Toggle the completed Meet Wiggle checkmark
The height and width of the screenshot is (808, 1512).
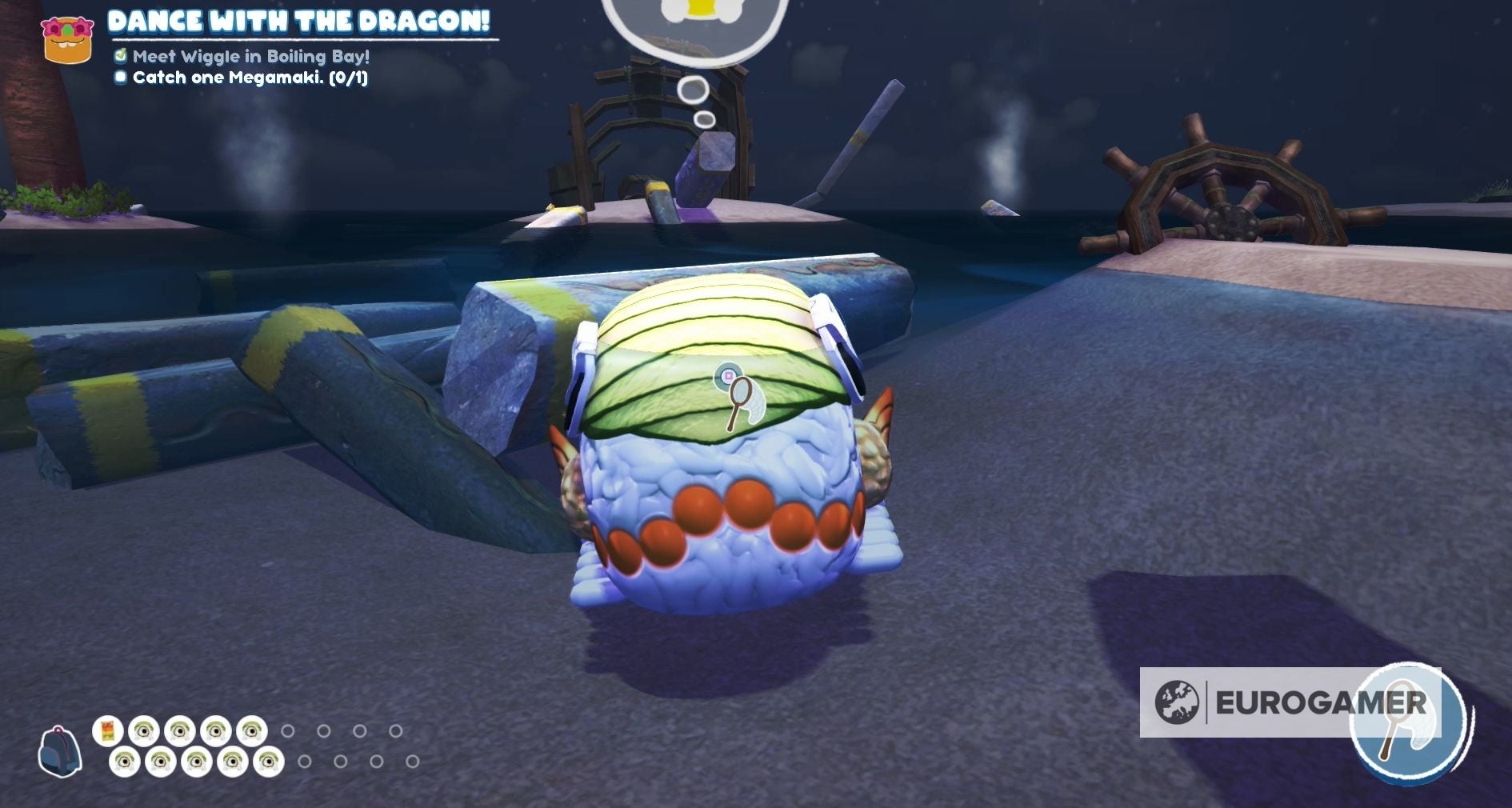pyautogui.click(x=120, y=56)
